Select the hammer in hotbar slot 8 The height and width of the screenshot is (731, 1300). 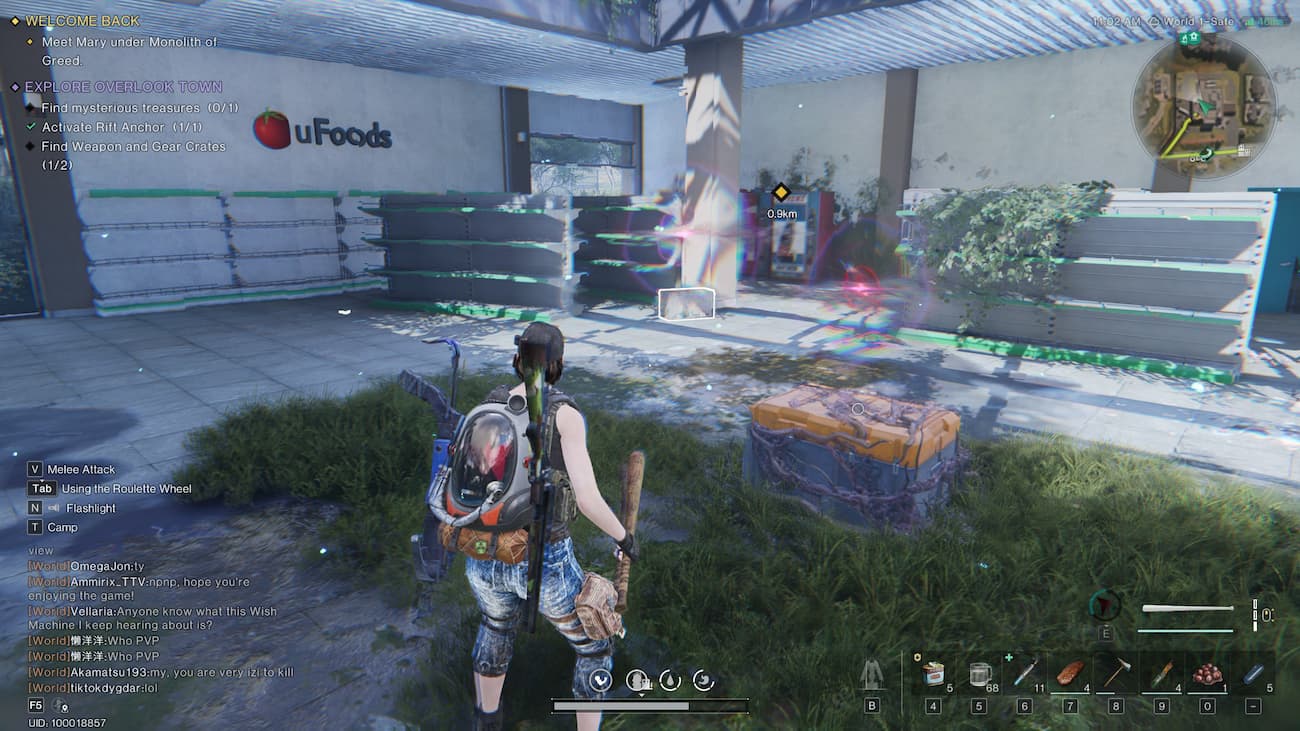(1118, 673)
